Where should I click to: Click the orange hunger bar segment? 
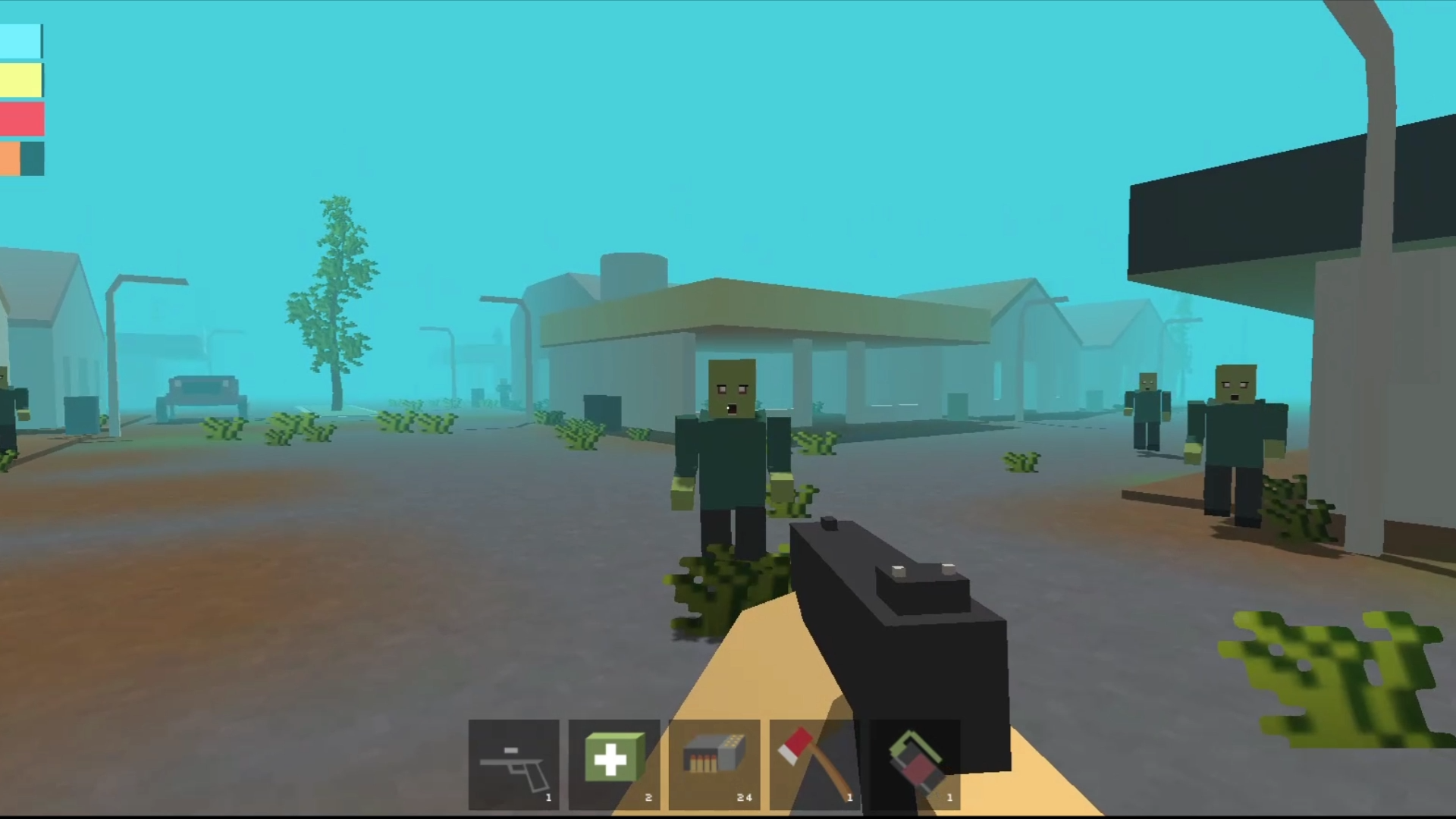11,159
